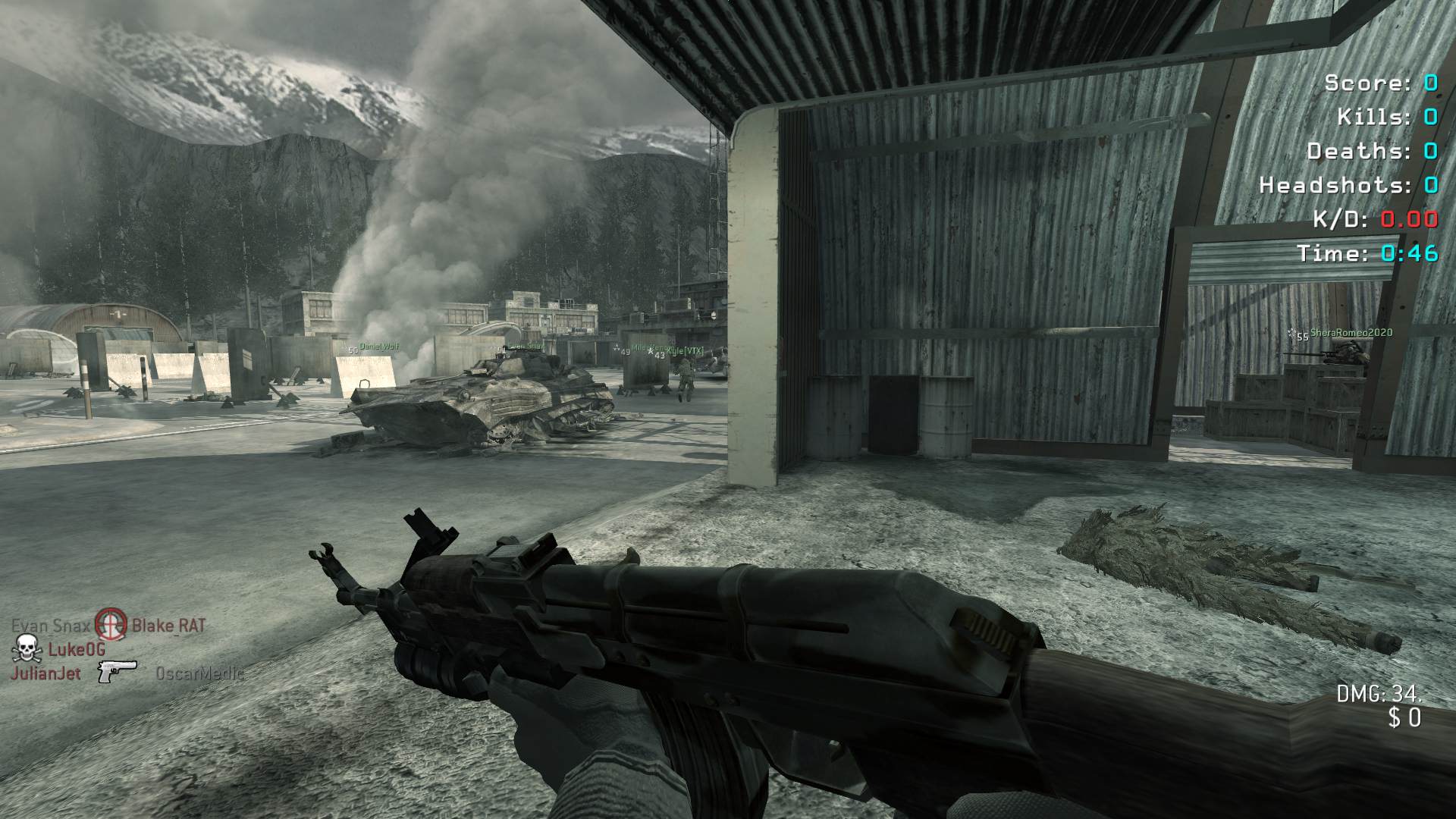Click the Kyle[VTX] teammate name tag
The image size is (1456, 819).
686,351
